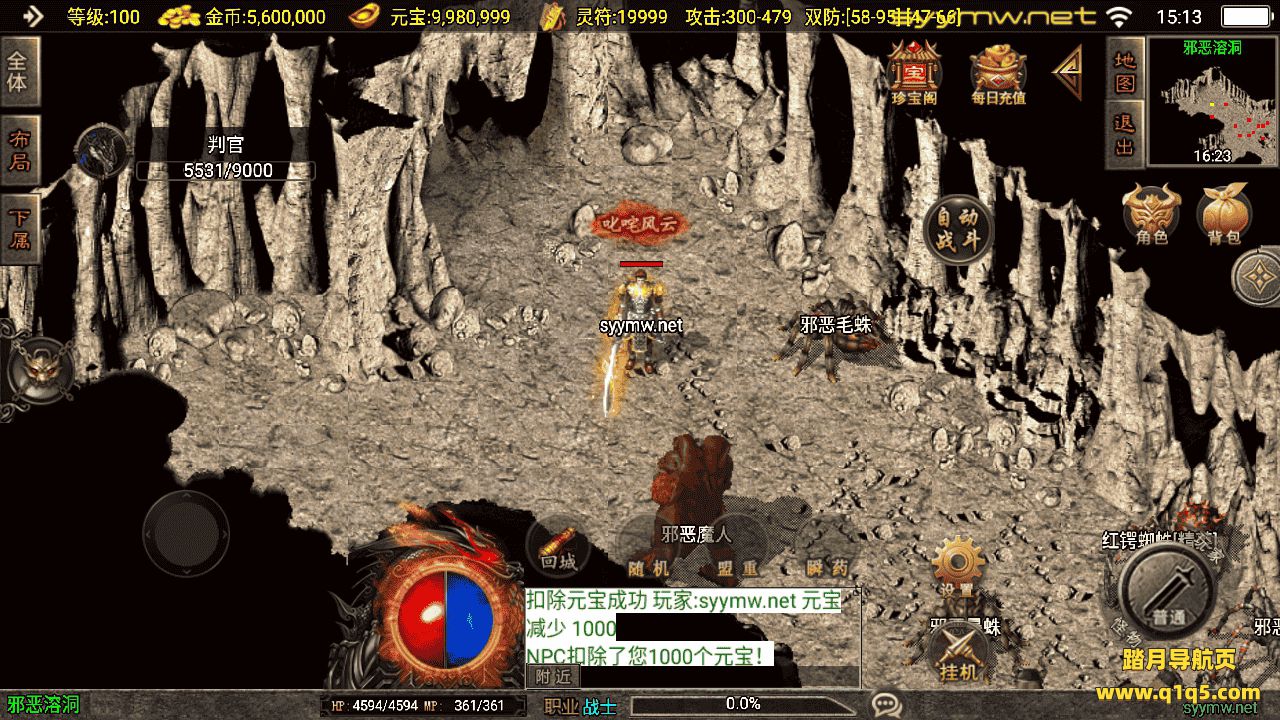
Task: Switch to the 布局 tab
Action: (19, 149)
